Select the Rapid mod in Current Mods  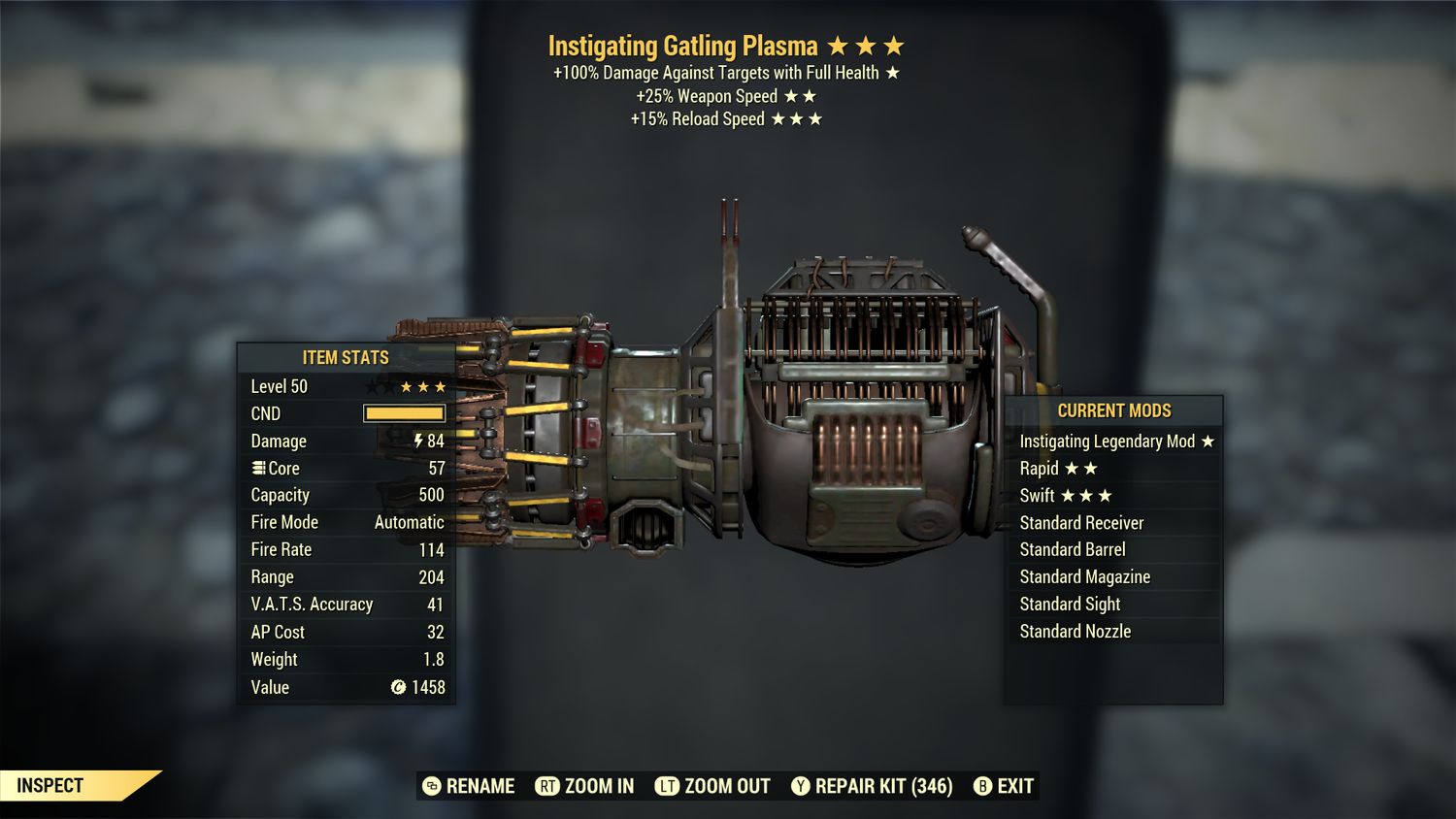(x=1041, y=468)
